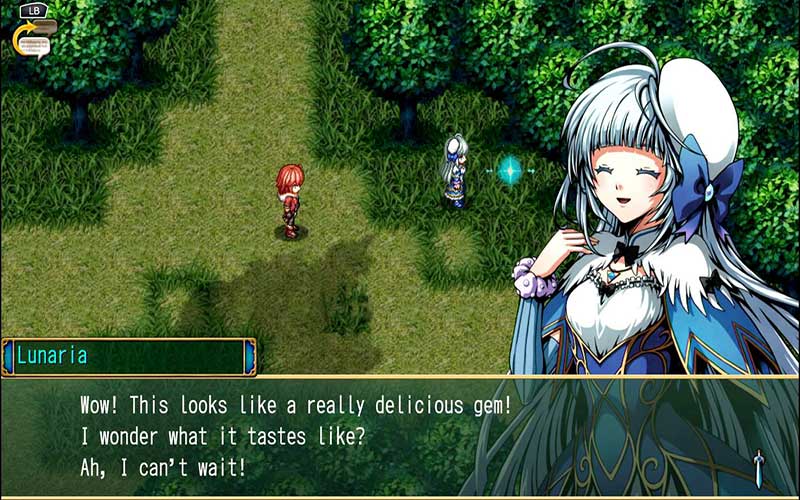Viewport: 800px width, 500px height.
Task: Click the sword icon to continue dialogue
Action: (758, 465)
